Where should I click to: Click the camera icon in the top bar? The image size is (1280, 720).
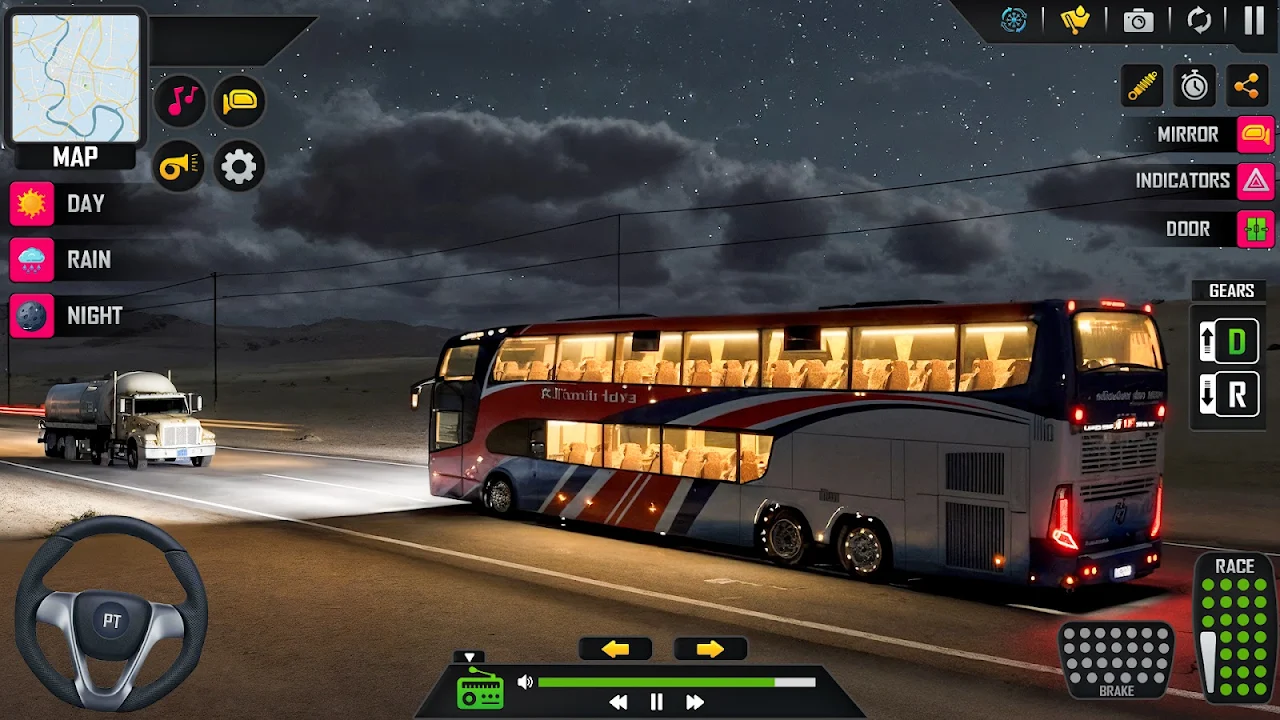pyautogui.click(x=1138, y=21)
